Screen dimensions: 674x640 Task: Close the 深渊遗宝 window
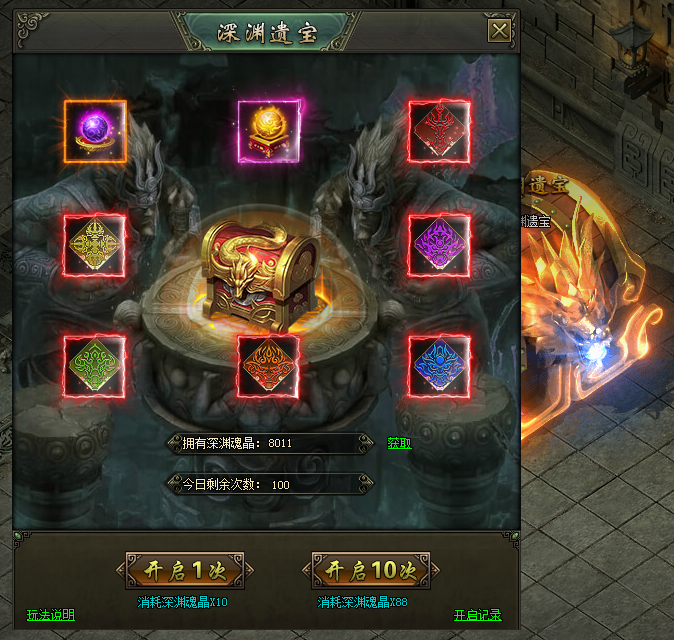499,31
